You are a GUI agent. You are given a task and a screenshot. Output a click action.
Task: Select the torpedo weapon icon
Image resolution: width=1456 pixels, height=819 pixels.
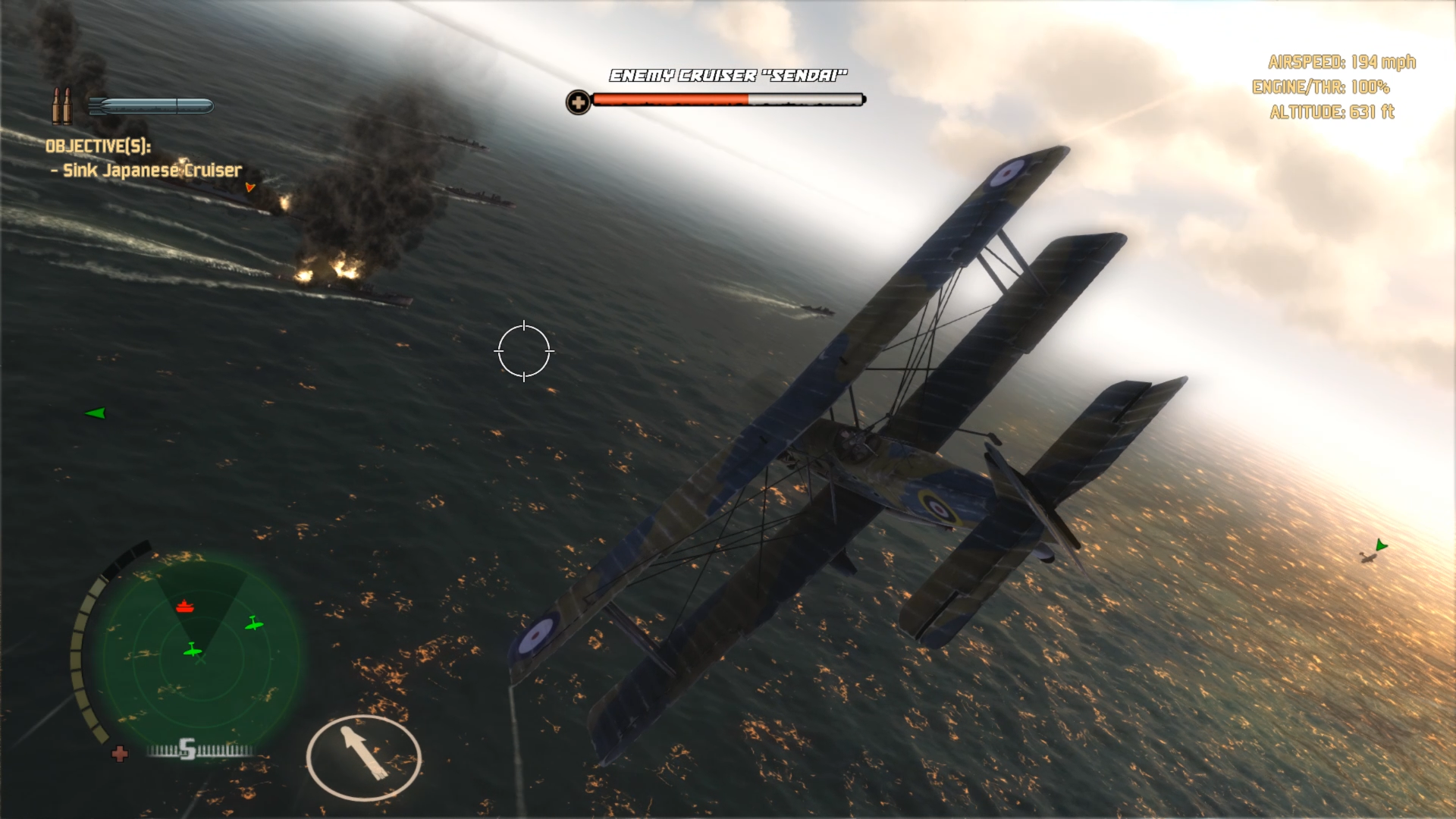[x=151, y=106]
